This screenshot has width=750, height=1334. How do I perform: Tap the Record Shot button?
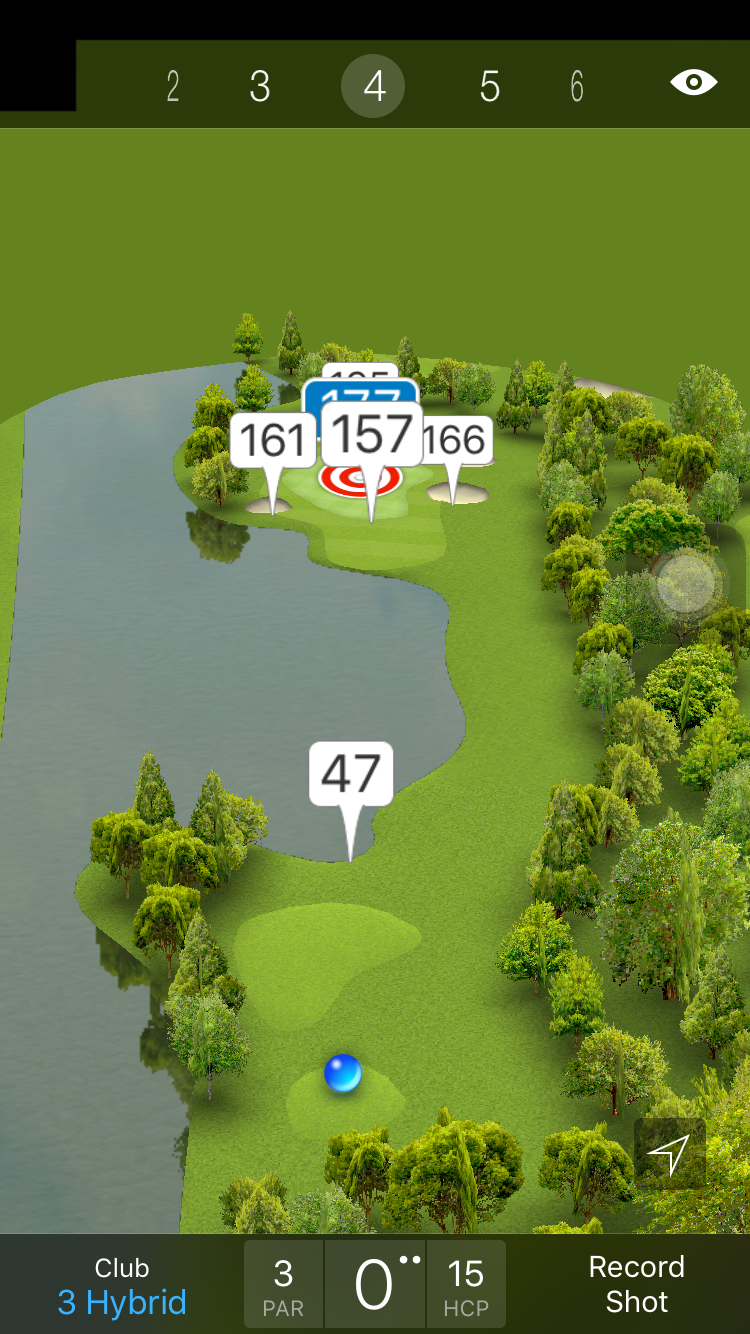(x=636, y=1284)
